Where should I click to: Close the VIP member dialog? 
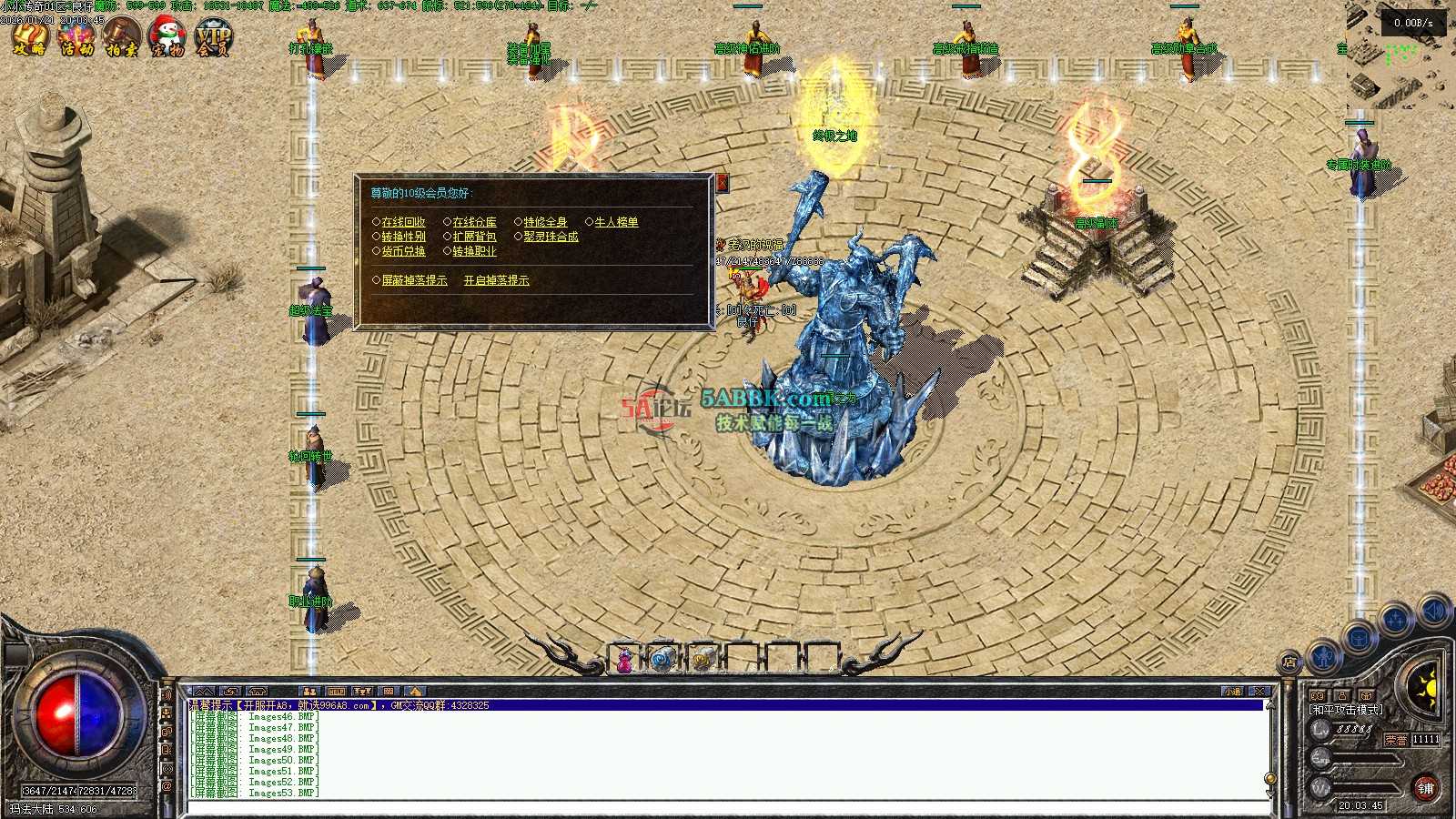(x=723, y=183)
